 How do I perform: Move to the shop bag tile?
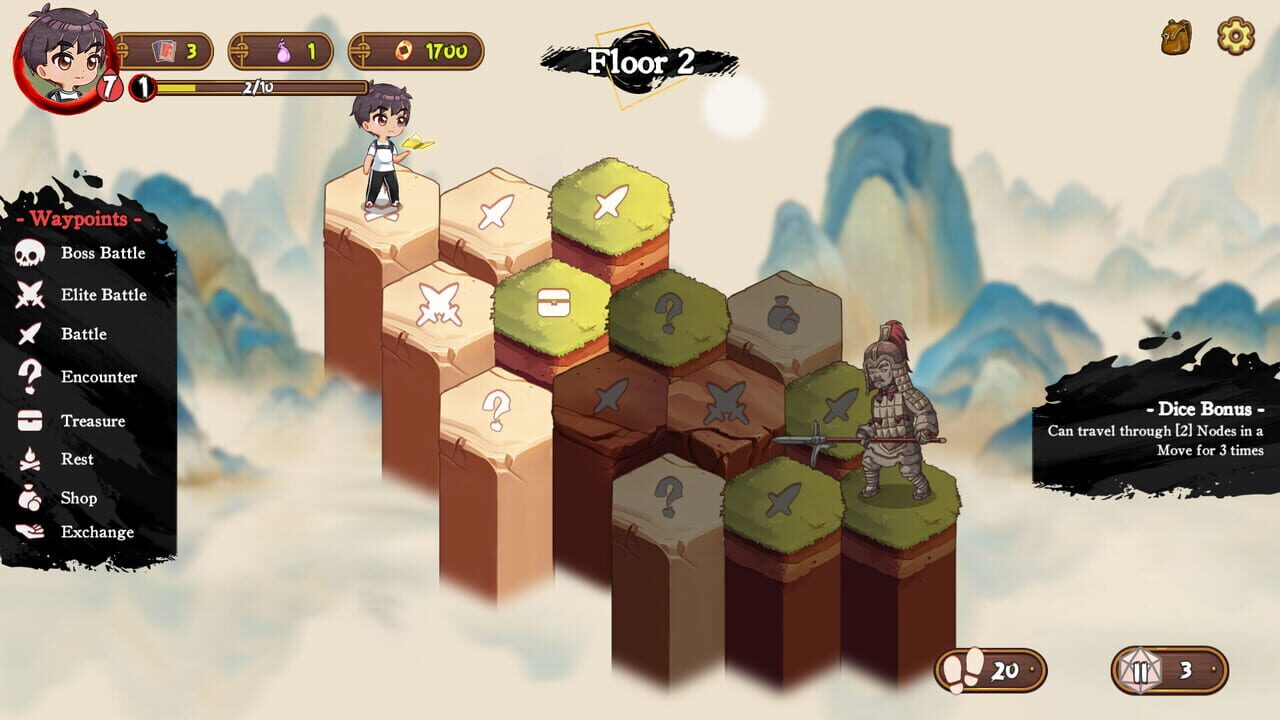[784, 316]
